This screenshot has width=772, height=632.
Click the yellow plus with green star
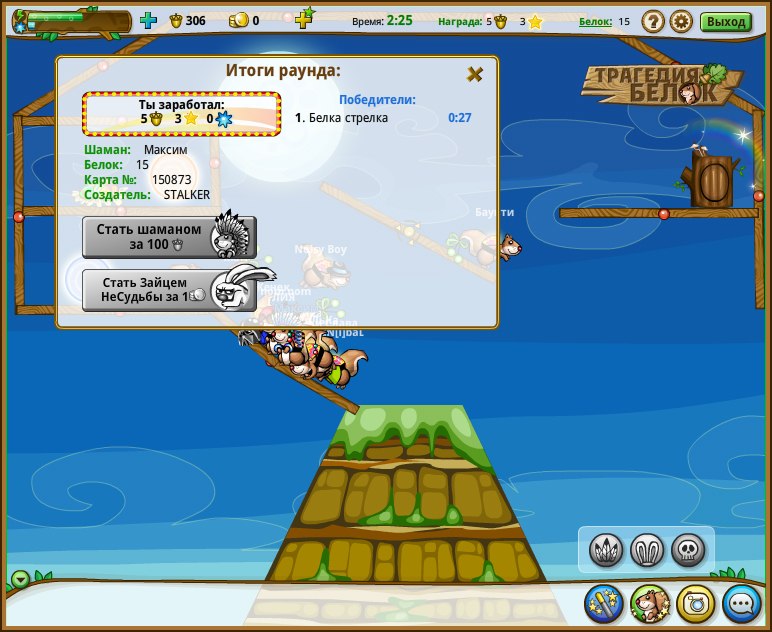[304, 18]
